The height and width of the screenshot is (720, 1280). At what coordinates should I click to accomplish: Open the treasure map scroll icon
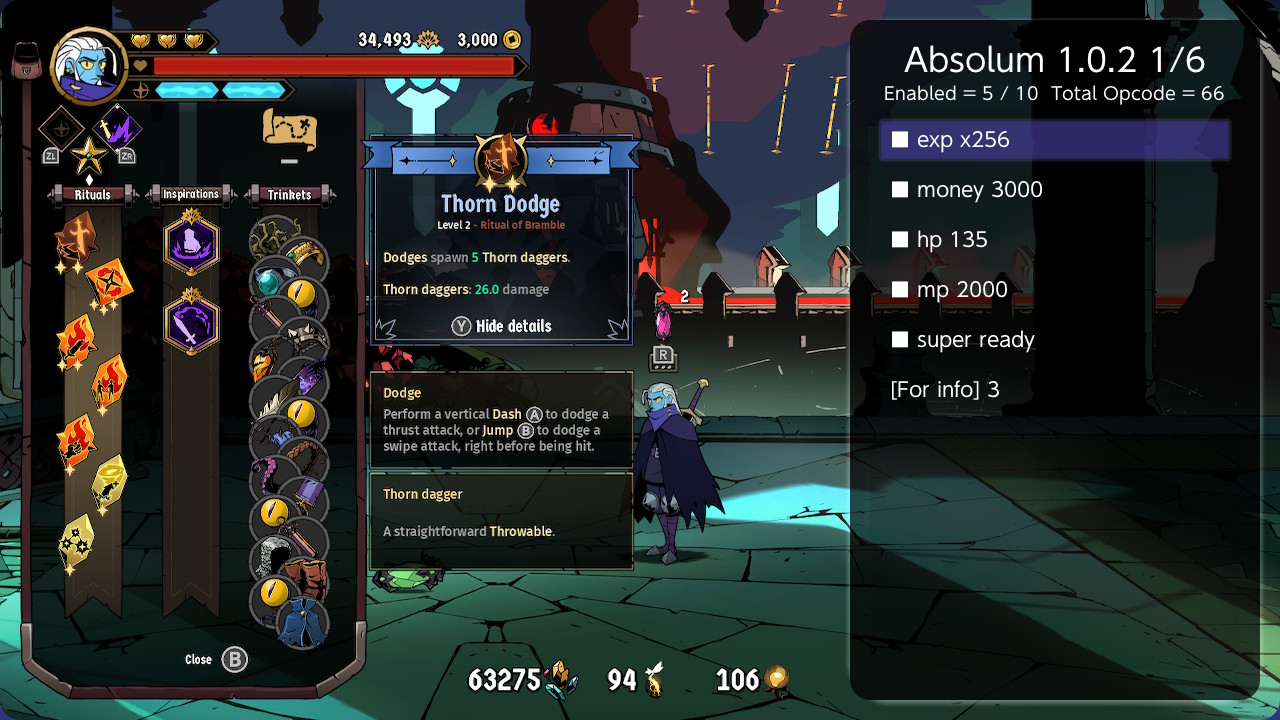click(x=291, y=130)
